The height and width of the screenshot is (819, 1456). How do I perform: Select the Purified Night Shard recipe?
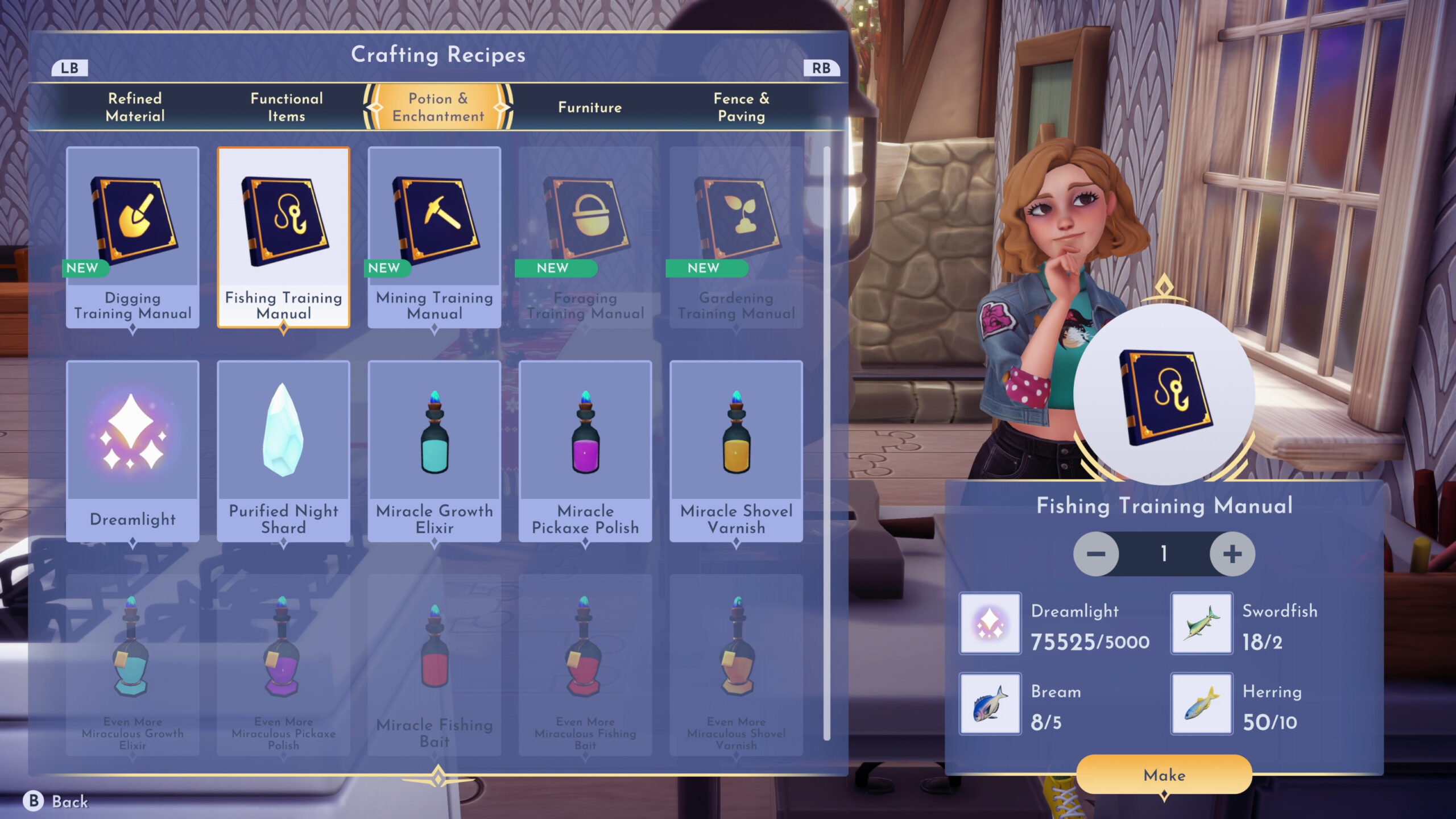point(283,450)
